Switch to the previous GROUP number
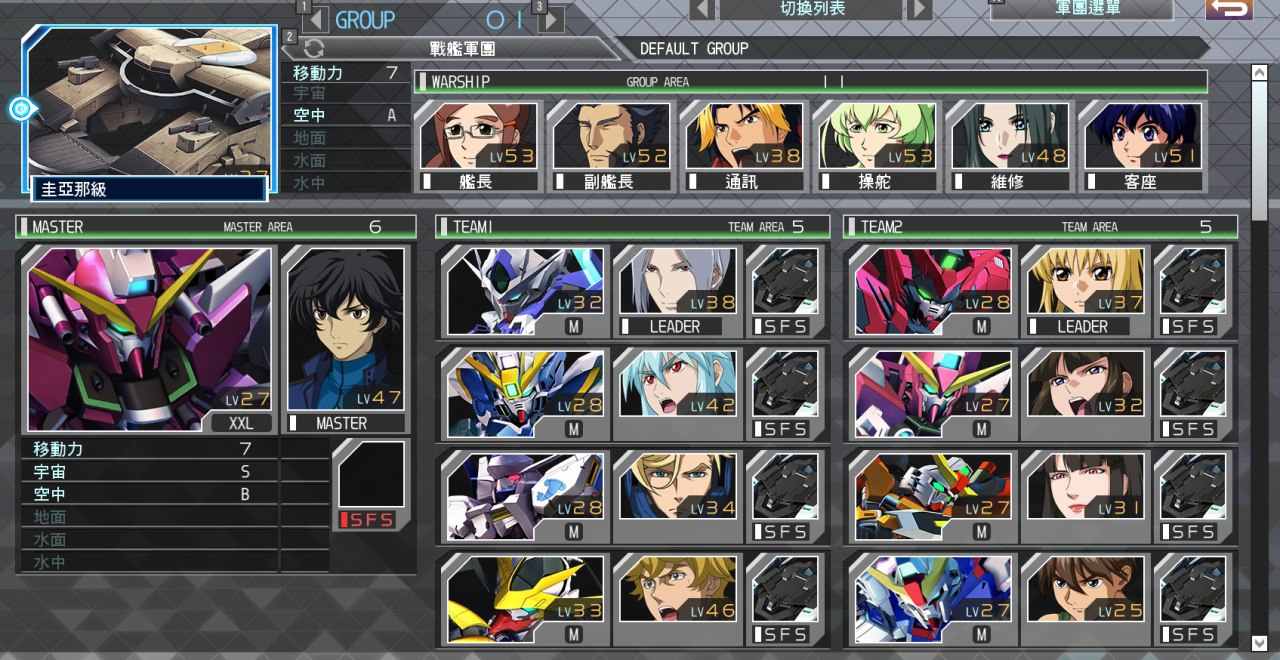 (316, 19)
